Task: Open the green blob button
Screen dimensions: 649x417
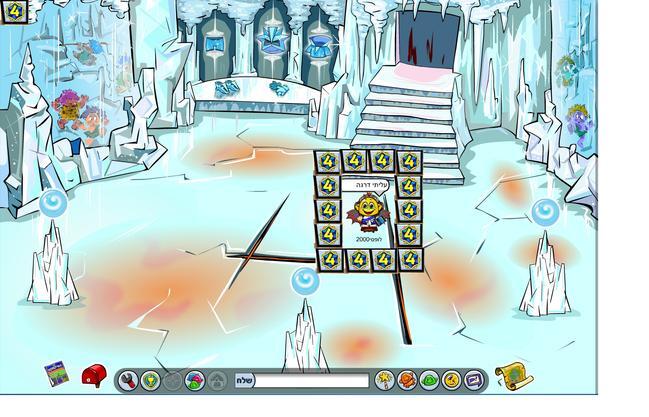Action: 429,381
